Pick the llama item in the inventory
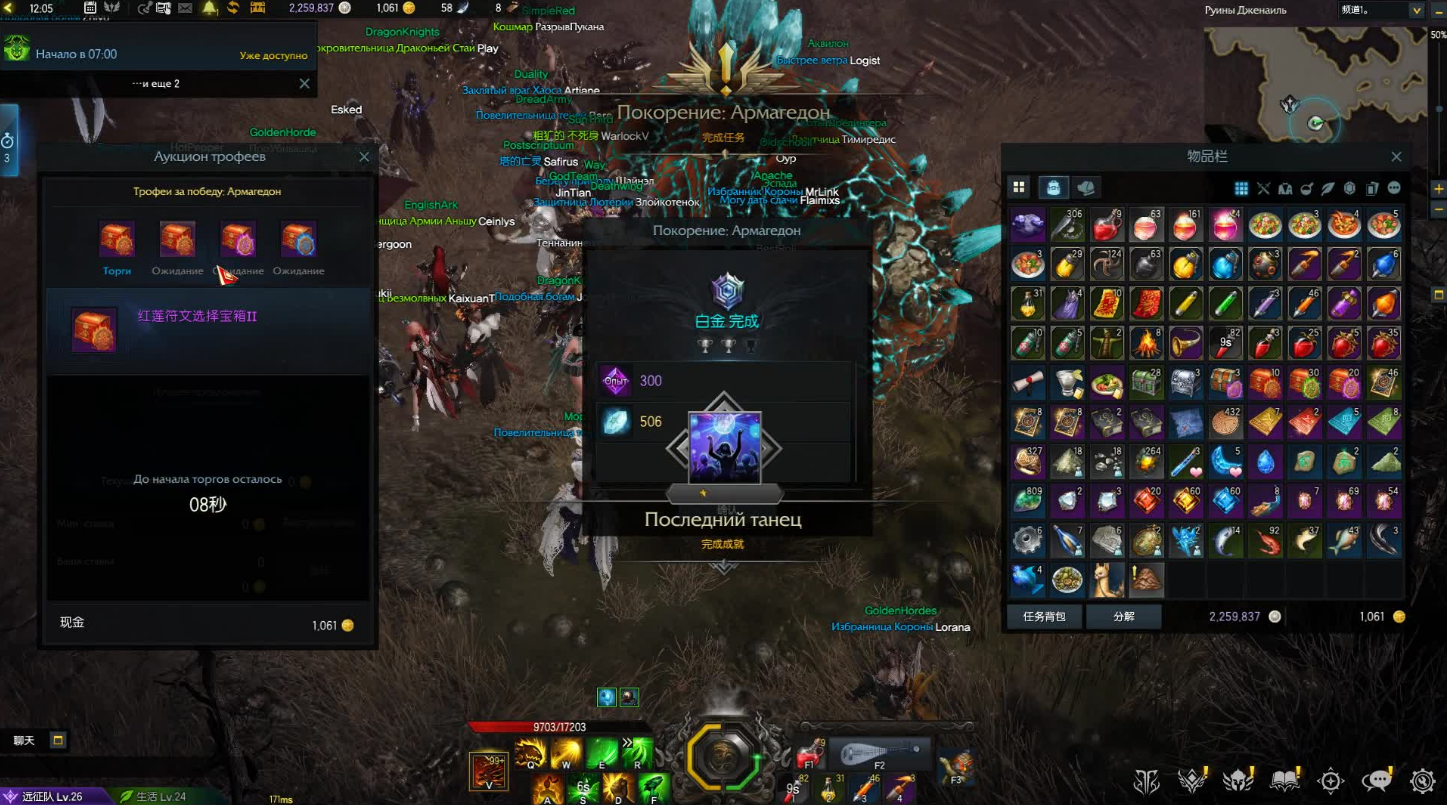1447x805 pixels. pyautogui.click(x=1107, y=579)
